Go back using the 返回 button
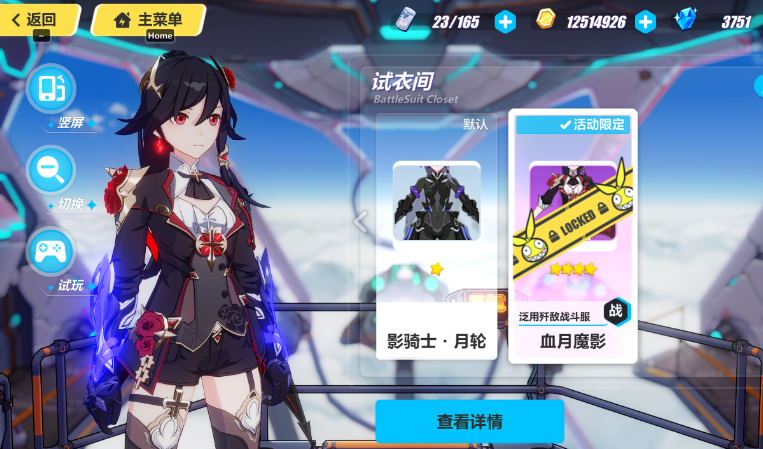 [36, 19]
